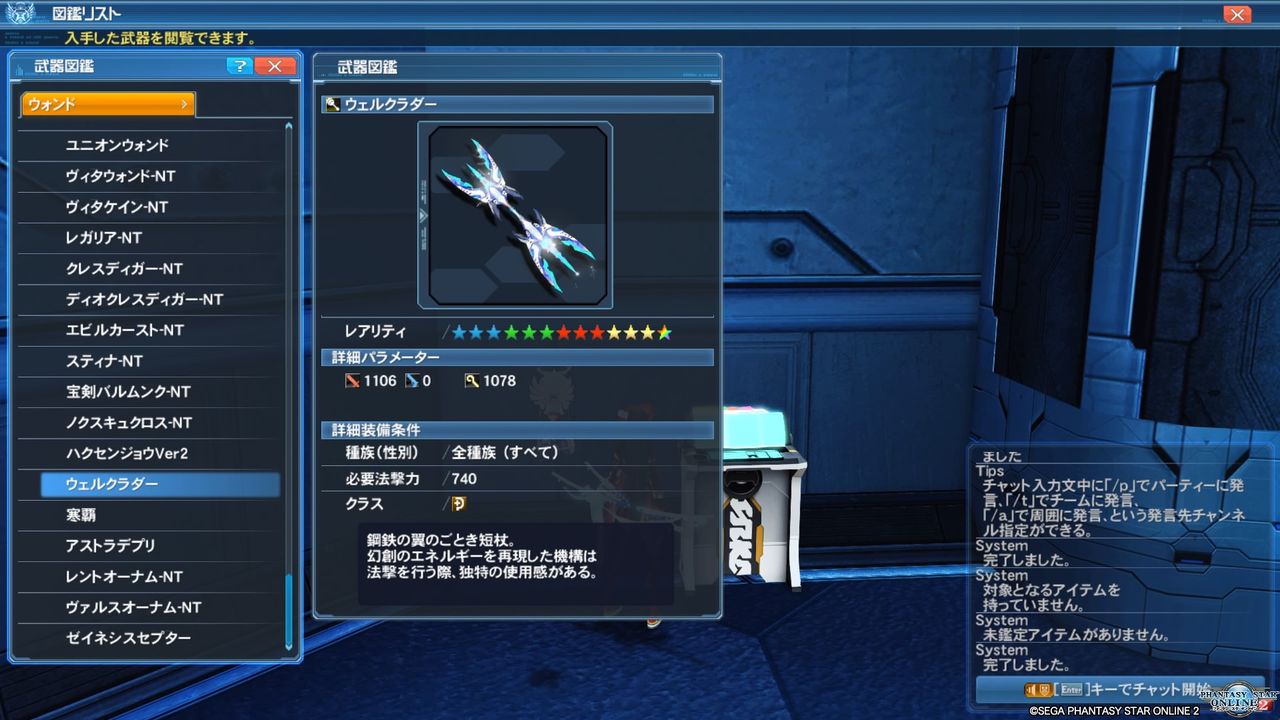1280x720 pixels.
Task: Open the help question-mark icon on 武器図鑑 panel
Action: 239,67
